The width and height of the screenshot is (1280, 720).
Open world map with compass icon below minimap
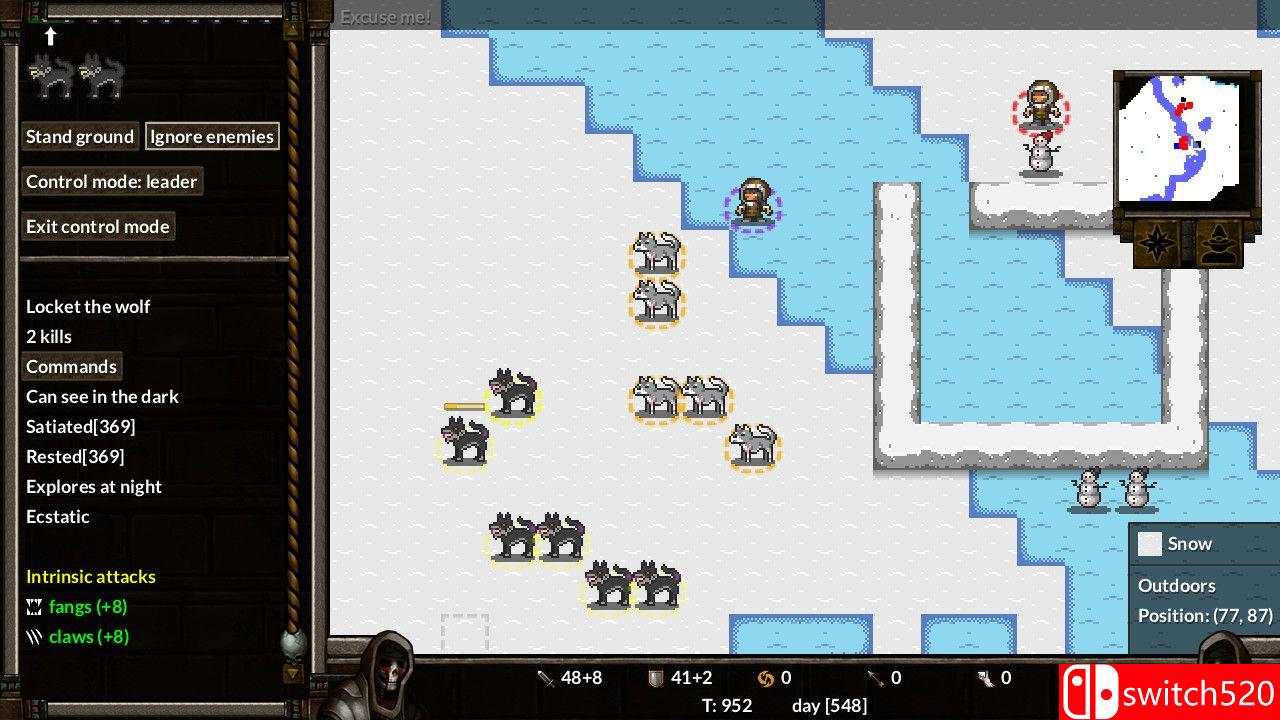coord(1156,243)
